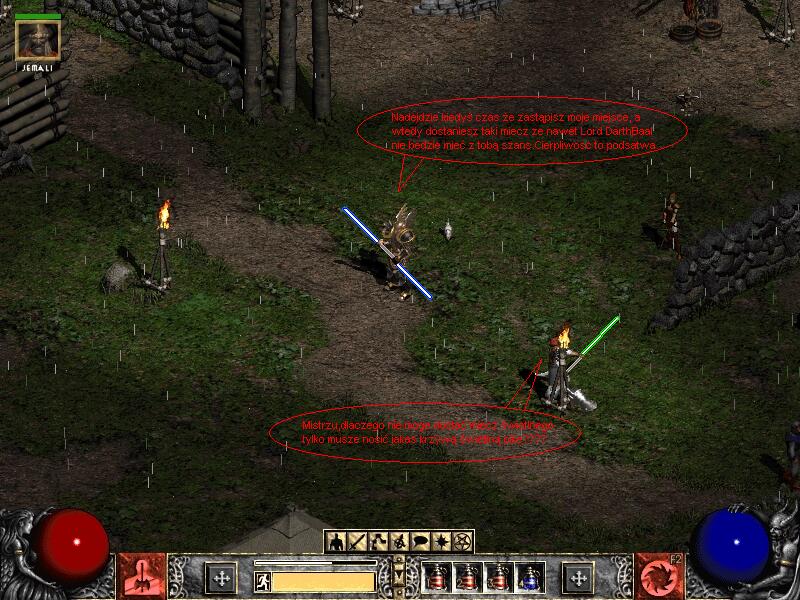
Task: Collapse the mini panel with the center arrow button
Action: tap(399, 577)
